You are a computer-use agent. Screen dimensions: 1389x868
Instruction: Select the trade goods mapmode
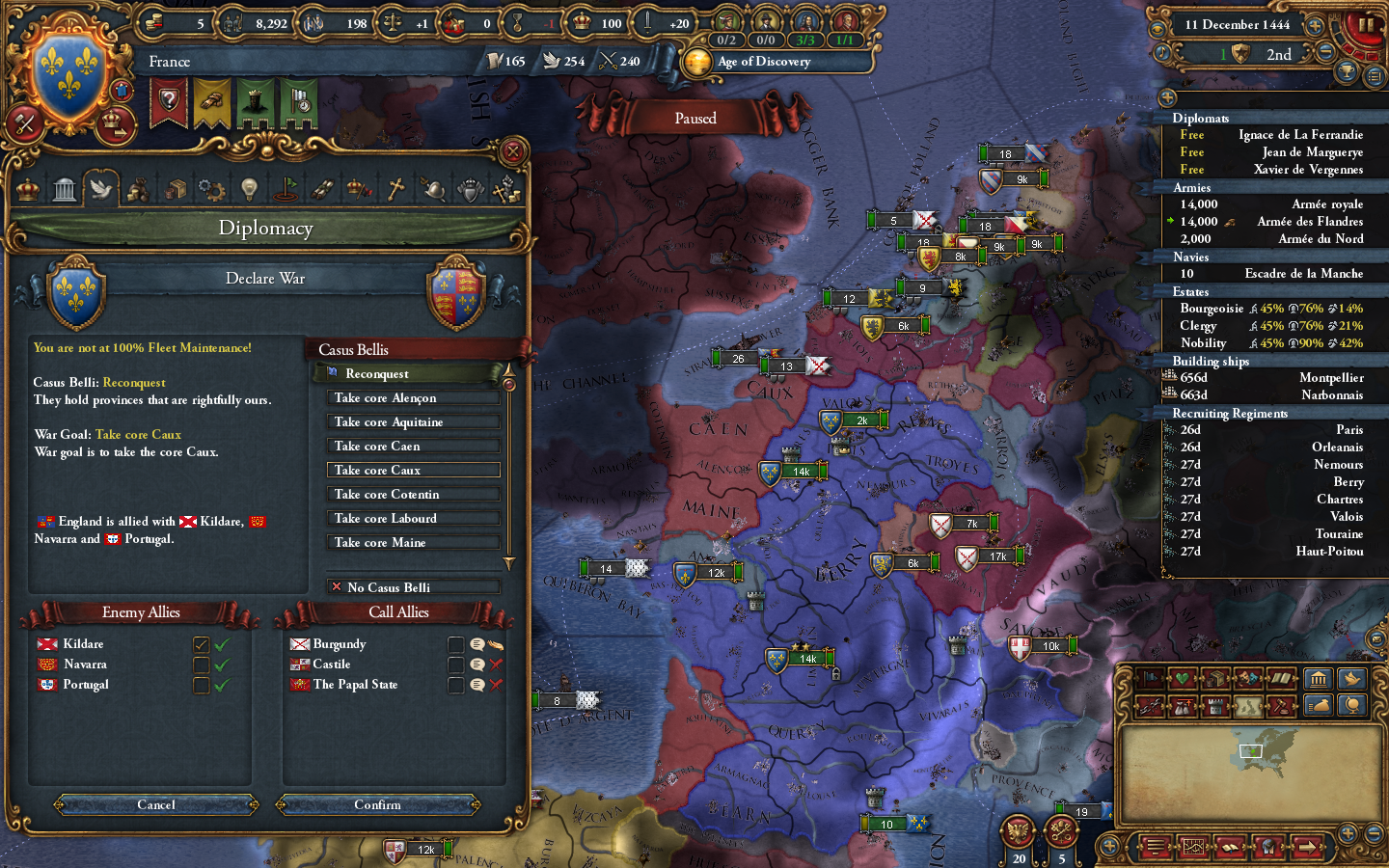click(x=1215, y=678)
